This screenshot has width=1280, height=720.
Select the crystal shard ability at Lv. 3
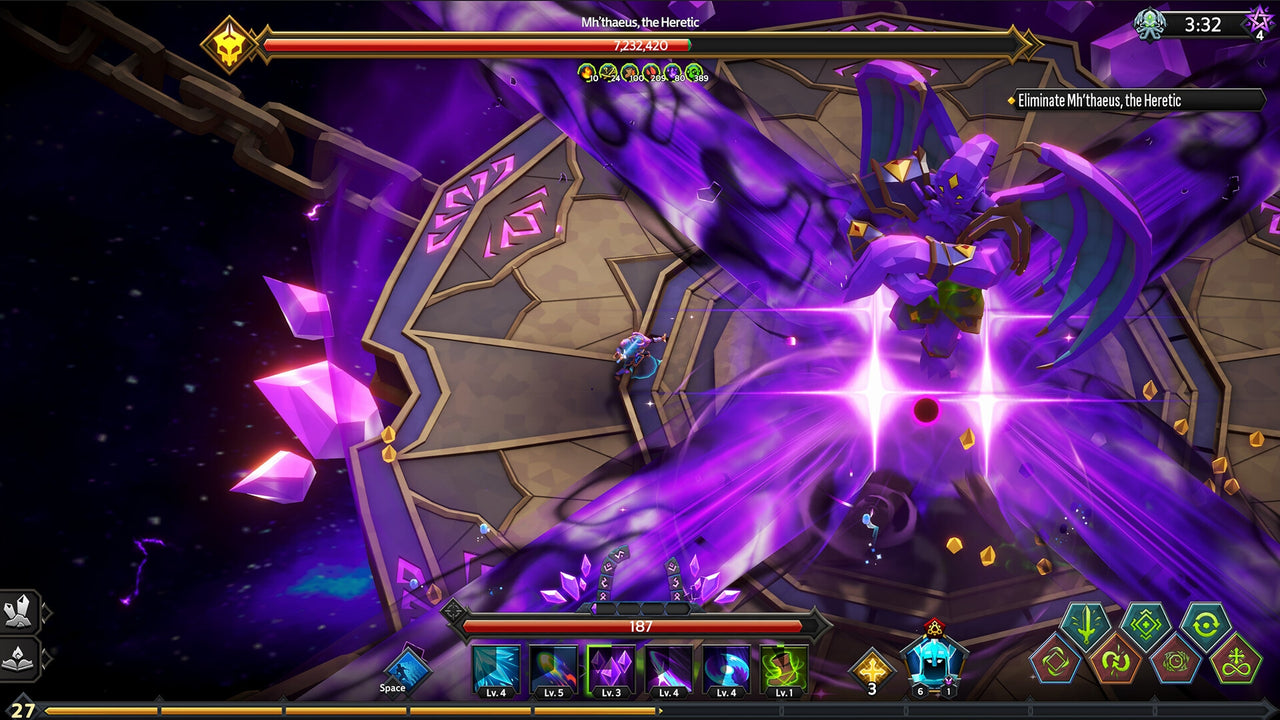click(610, 667)
